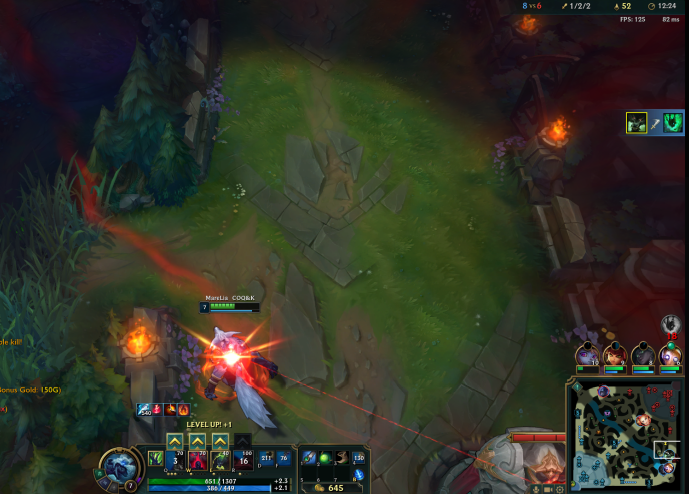
Task: Activate the Q ability icon
Action: coord(174,459)
